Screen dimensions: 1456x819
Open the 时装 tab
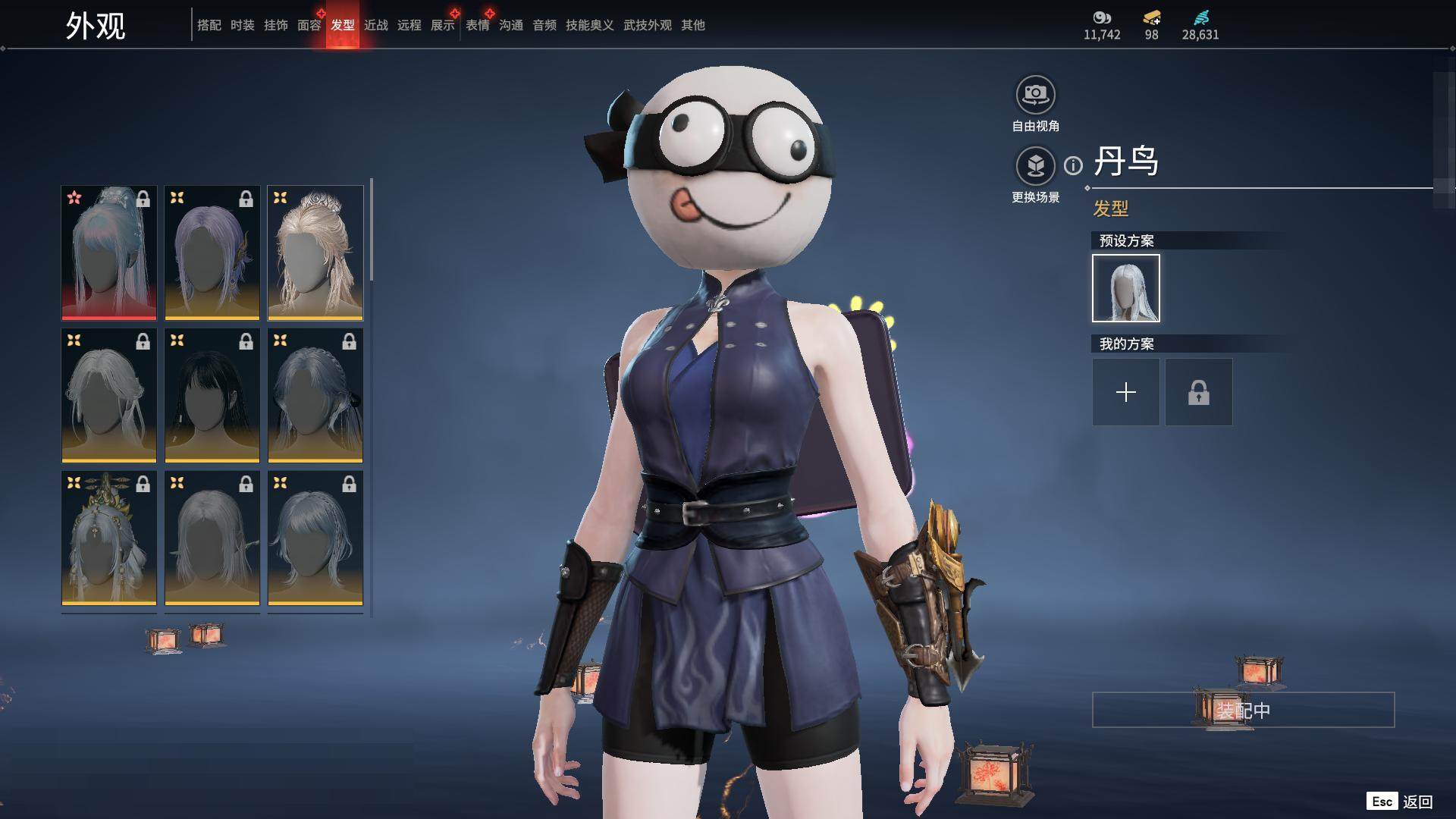coord(242,25)
